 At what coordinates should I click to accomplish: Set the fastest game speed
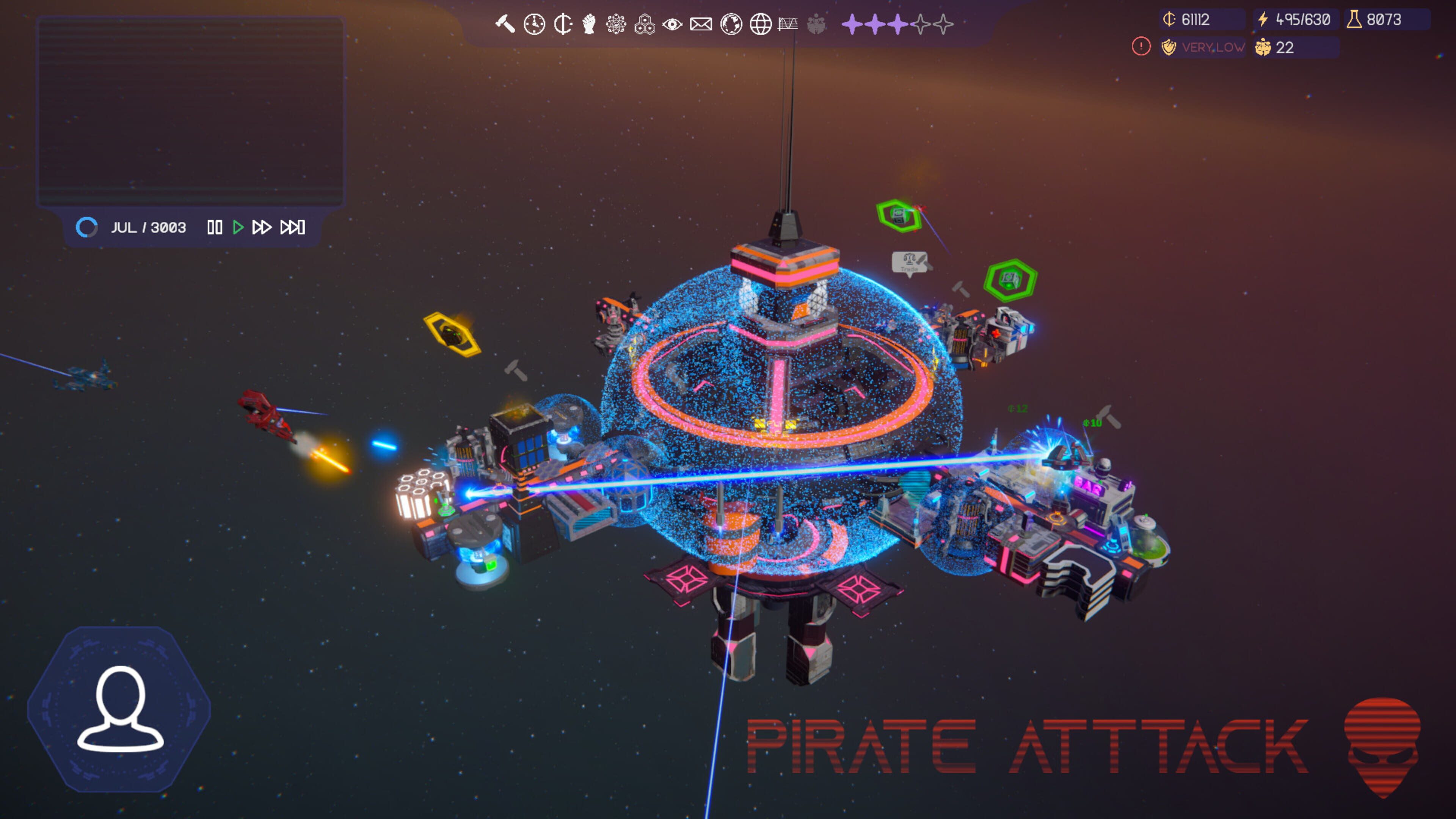[293, 227]
